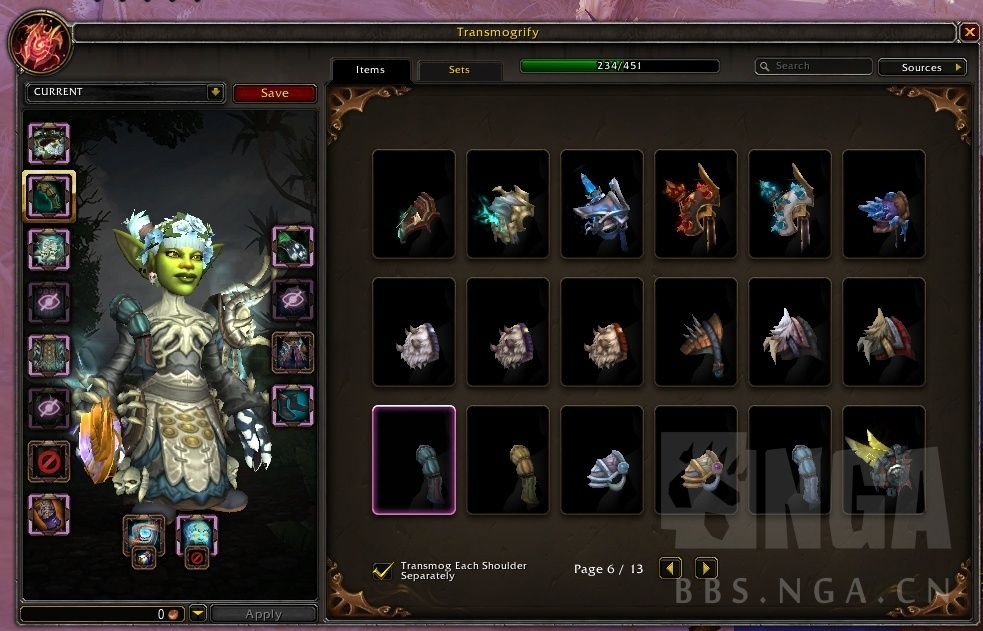Go to the previous appearance page
Screen dimensions: 983x631
tap(670, 568)
